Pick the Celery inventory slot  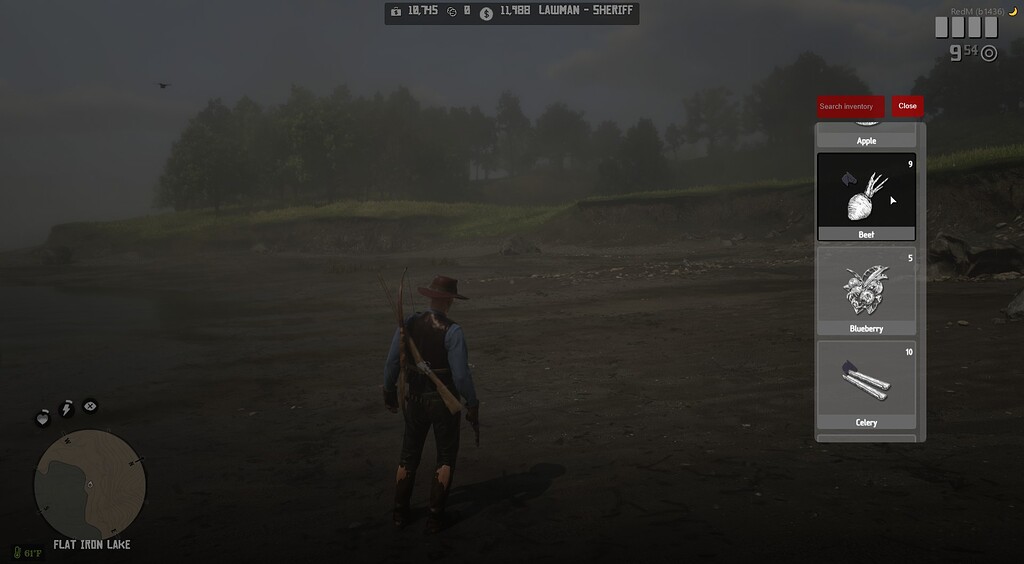pos(866,385)
